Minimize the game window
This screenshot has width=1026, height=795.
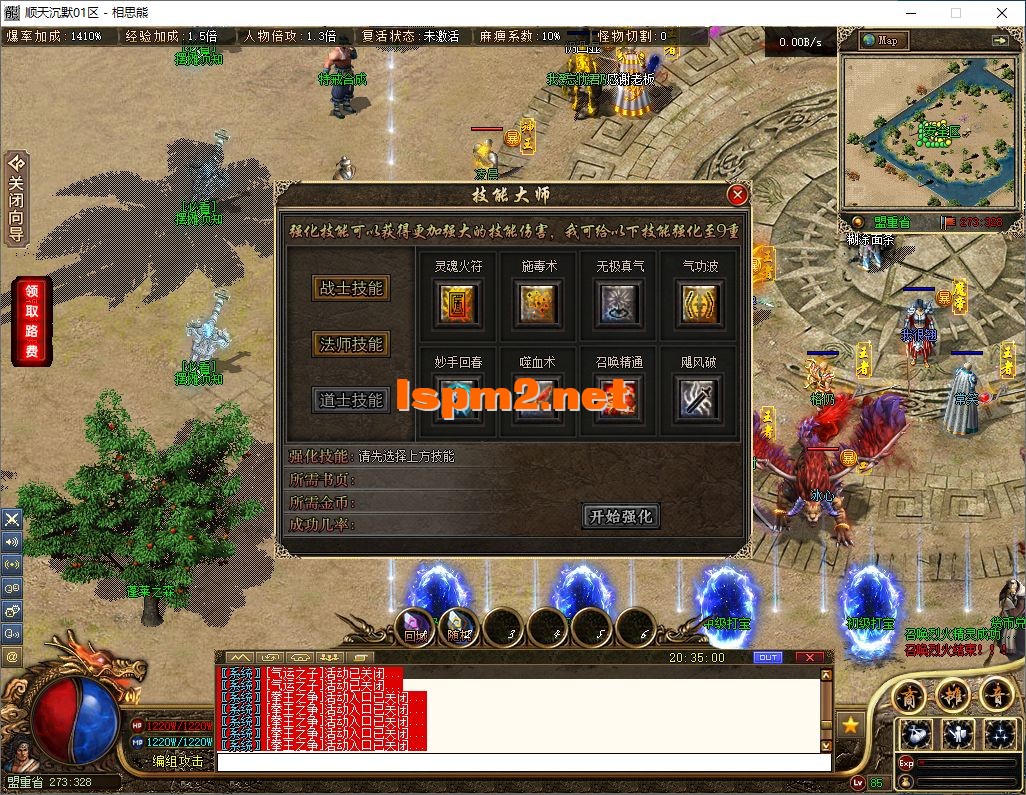908,13
